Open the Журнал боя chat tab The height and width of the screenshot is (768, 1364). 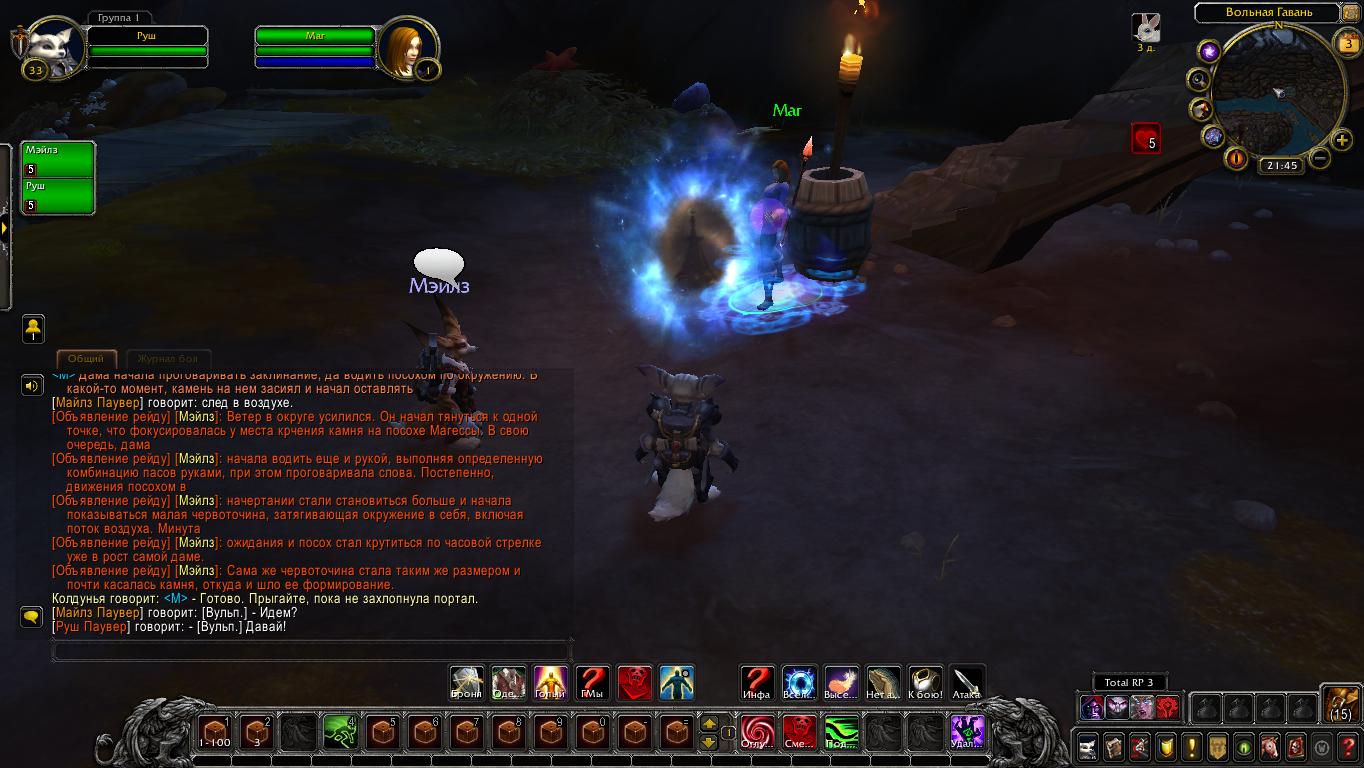pyautogui.click(x=167, y=358)
